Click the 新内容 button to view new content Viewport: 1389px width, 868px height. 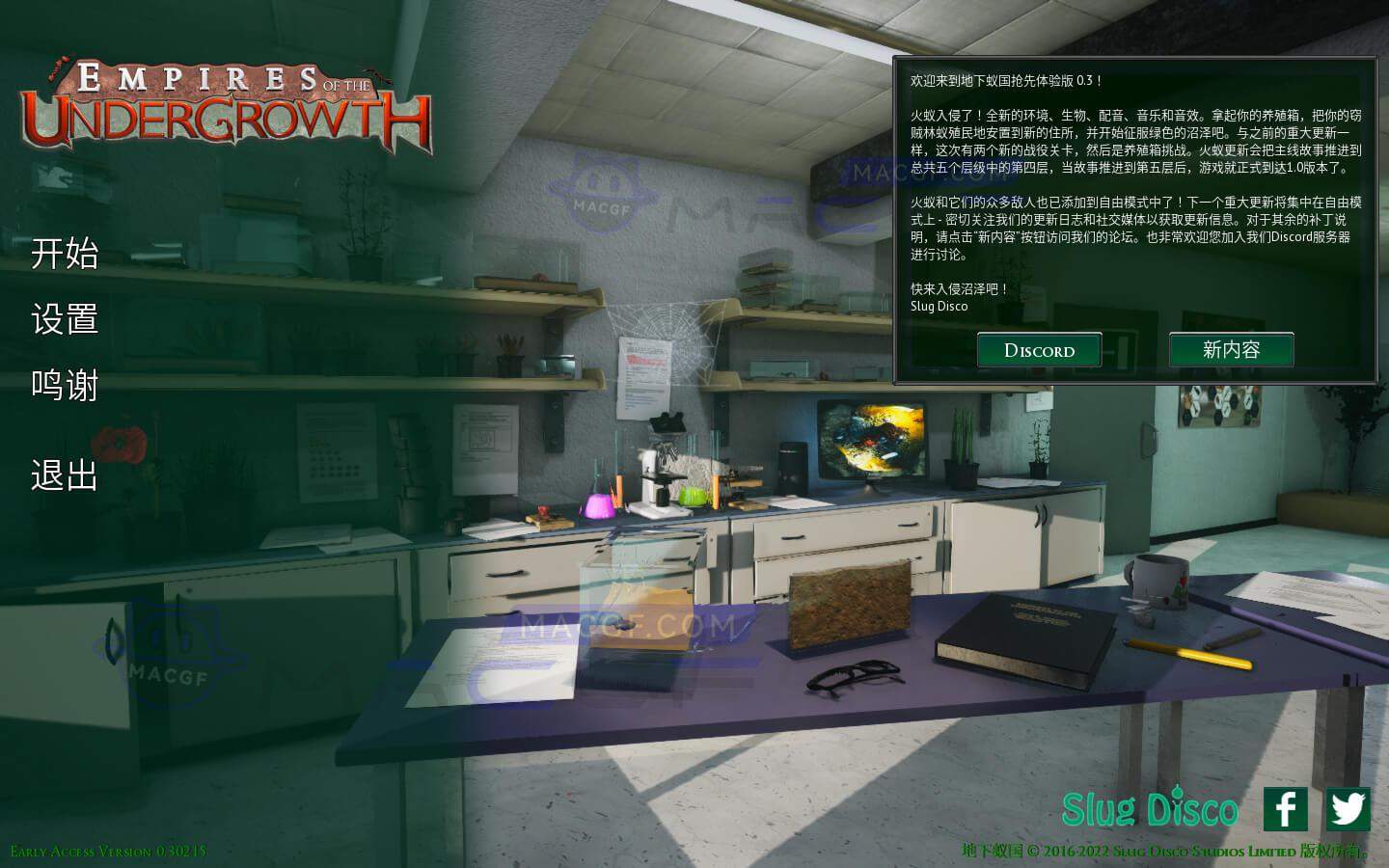point(1232,350)
